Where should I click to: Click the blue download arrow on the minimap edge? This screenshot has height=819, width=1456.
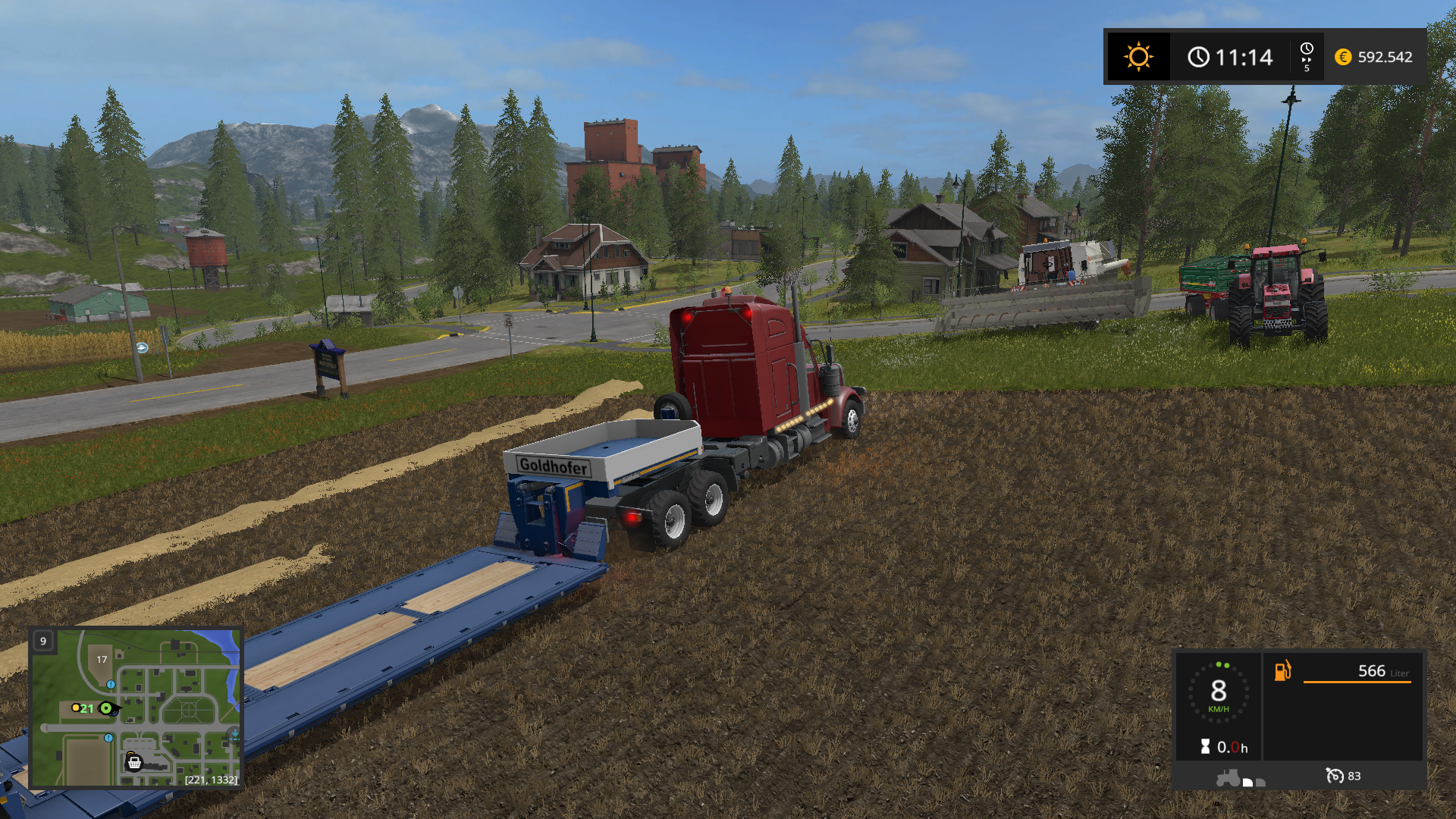(x=235, y=734)
